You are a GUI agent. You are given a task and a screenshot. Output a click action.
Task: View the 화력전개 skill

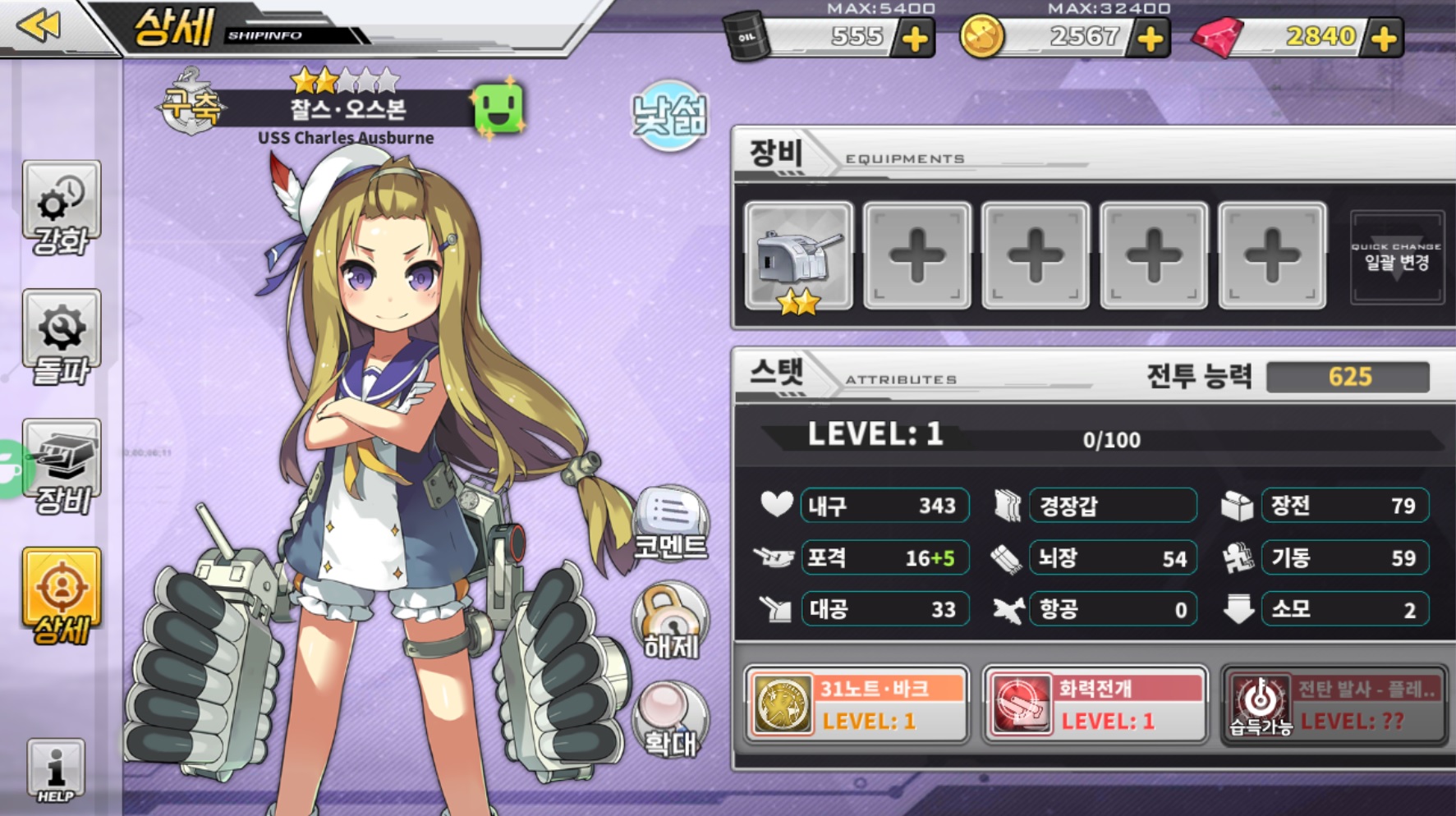pos(1095,704)
